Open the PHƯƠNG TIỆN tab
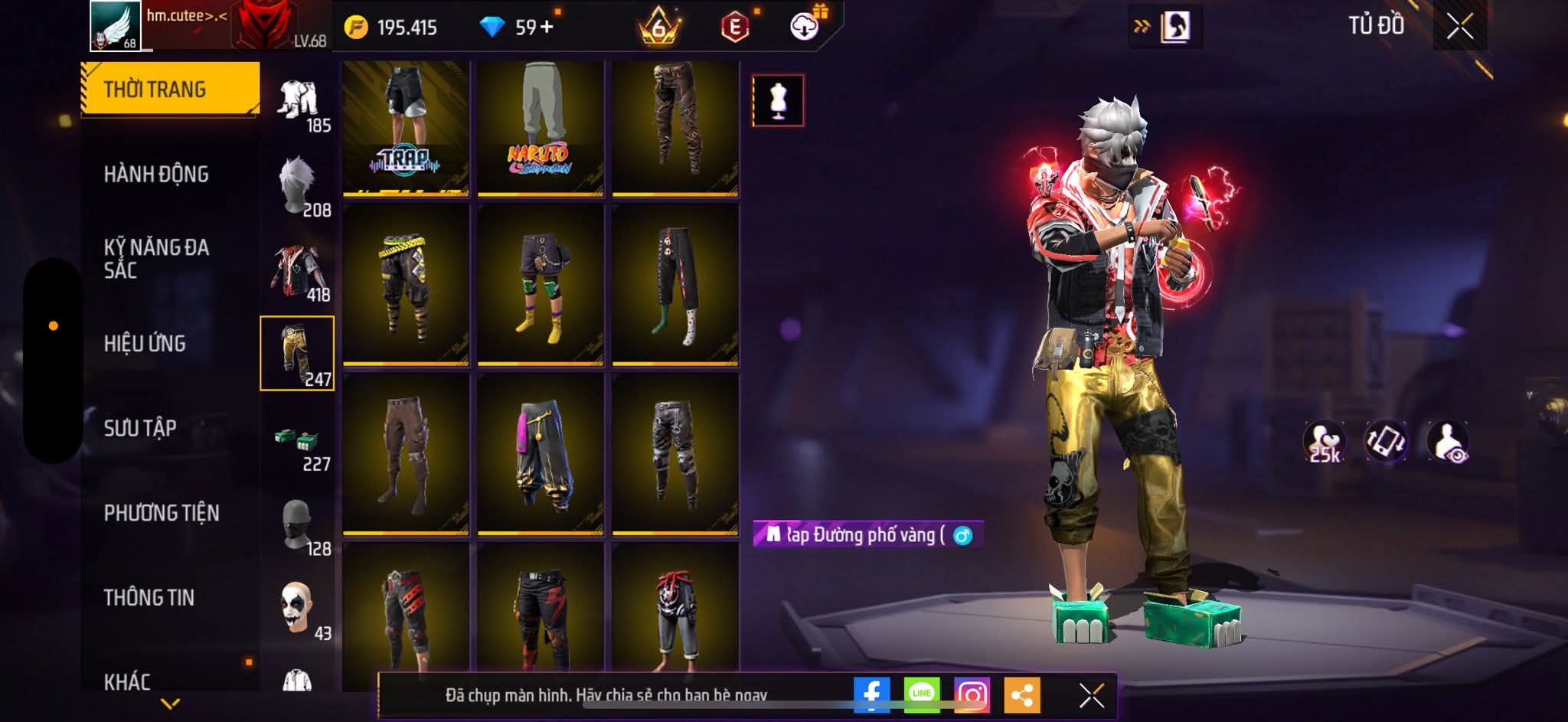1568x722 pixels. click(x=162, y=513)
